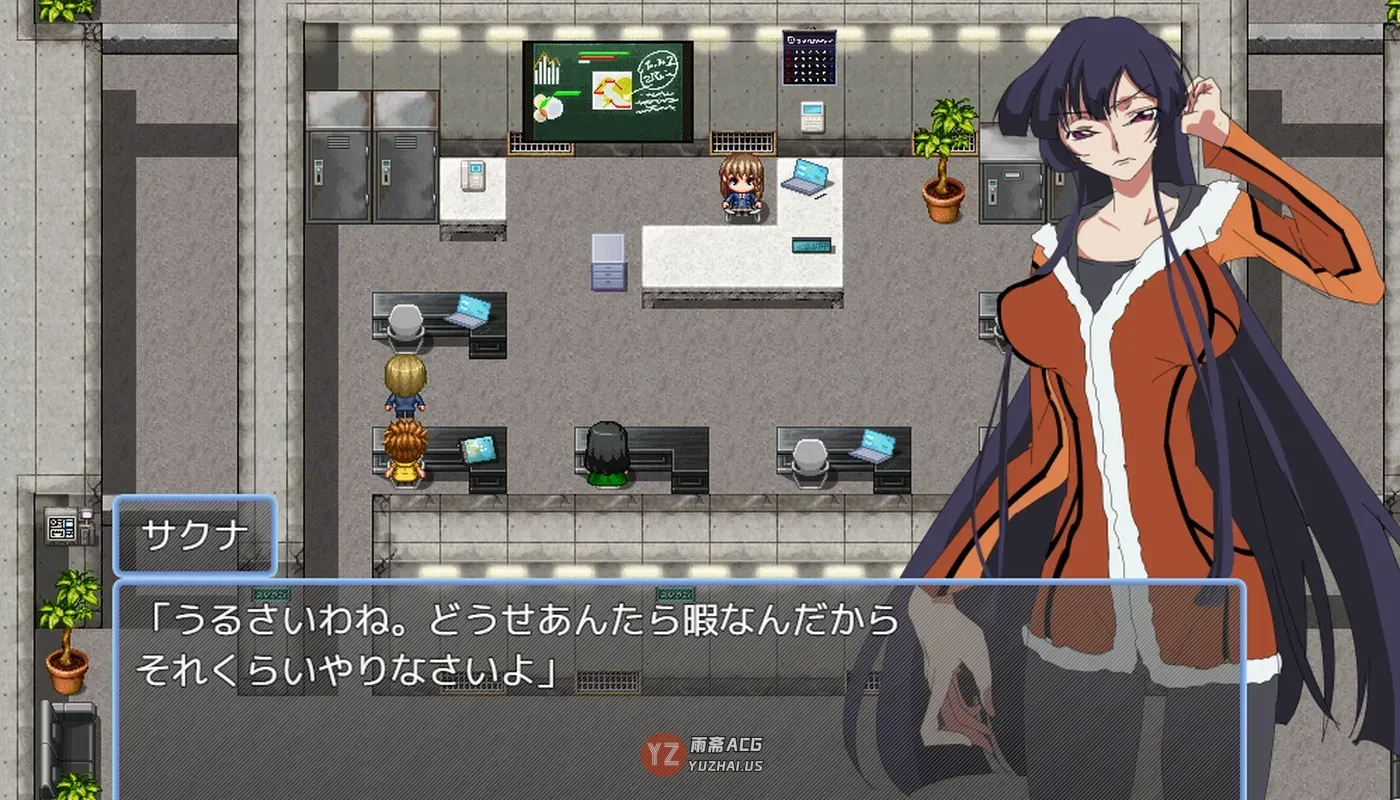Click the control panel on the far-left wall
This screenshot has height=800, width=1400.
(x=62, y=525)
